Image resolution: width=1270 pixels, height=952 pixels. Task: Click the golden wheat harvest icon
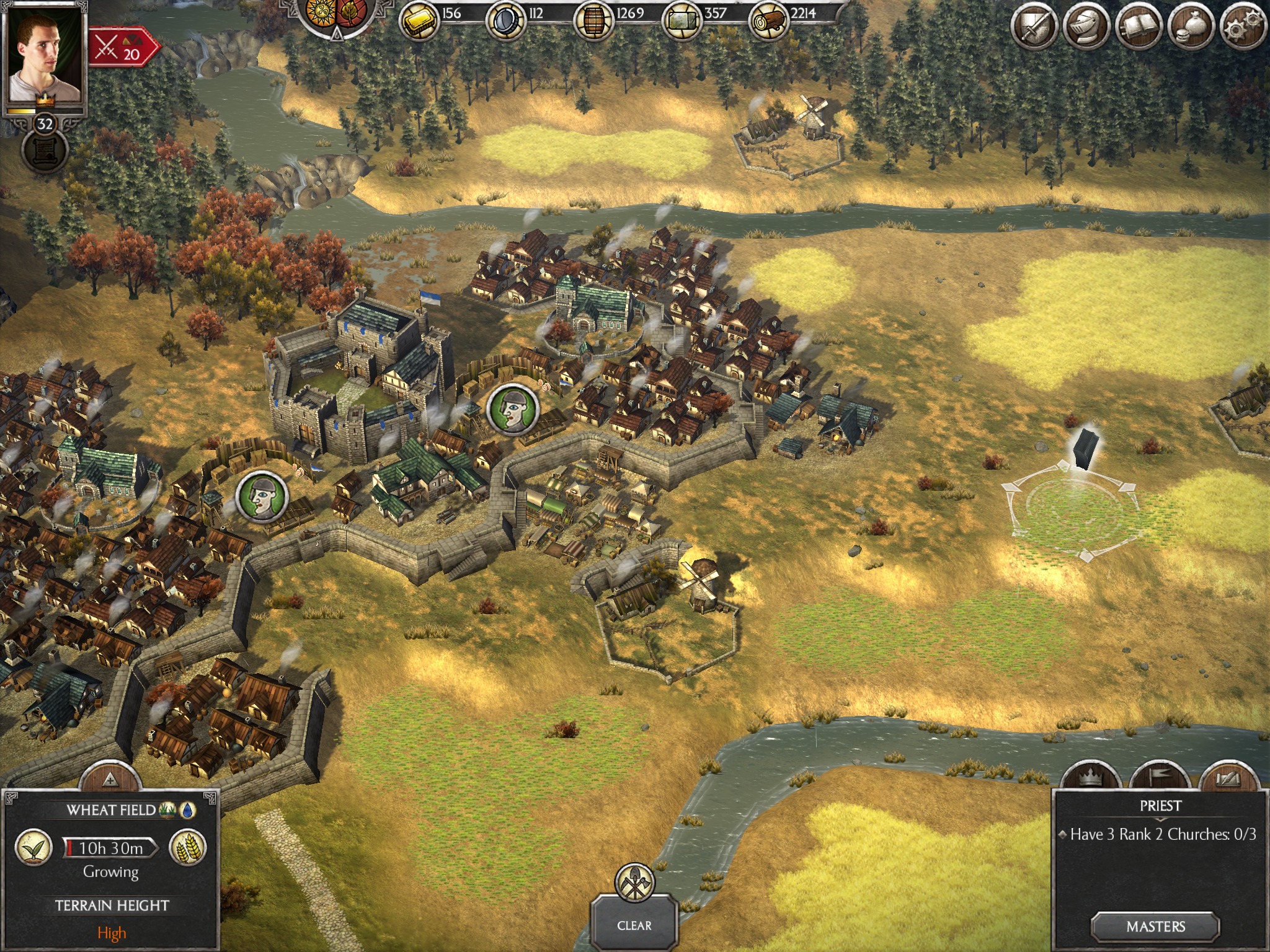(x=187, y=847)
